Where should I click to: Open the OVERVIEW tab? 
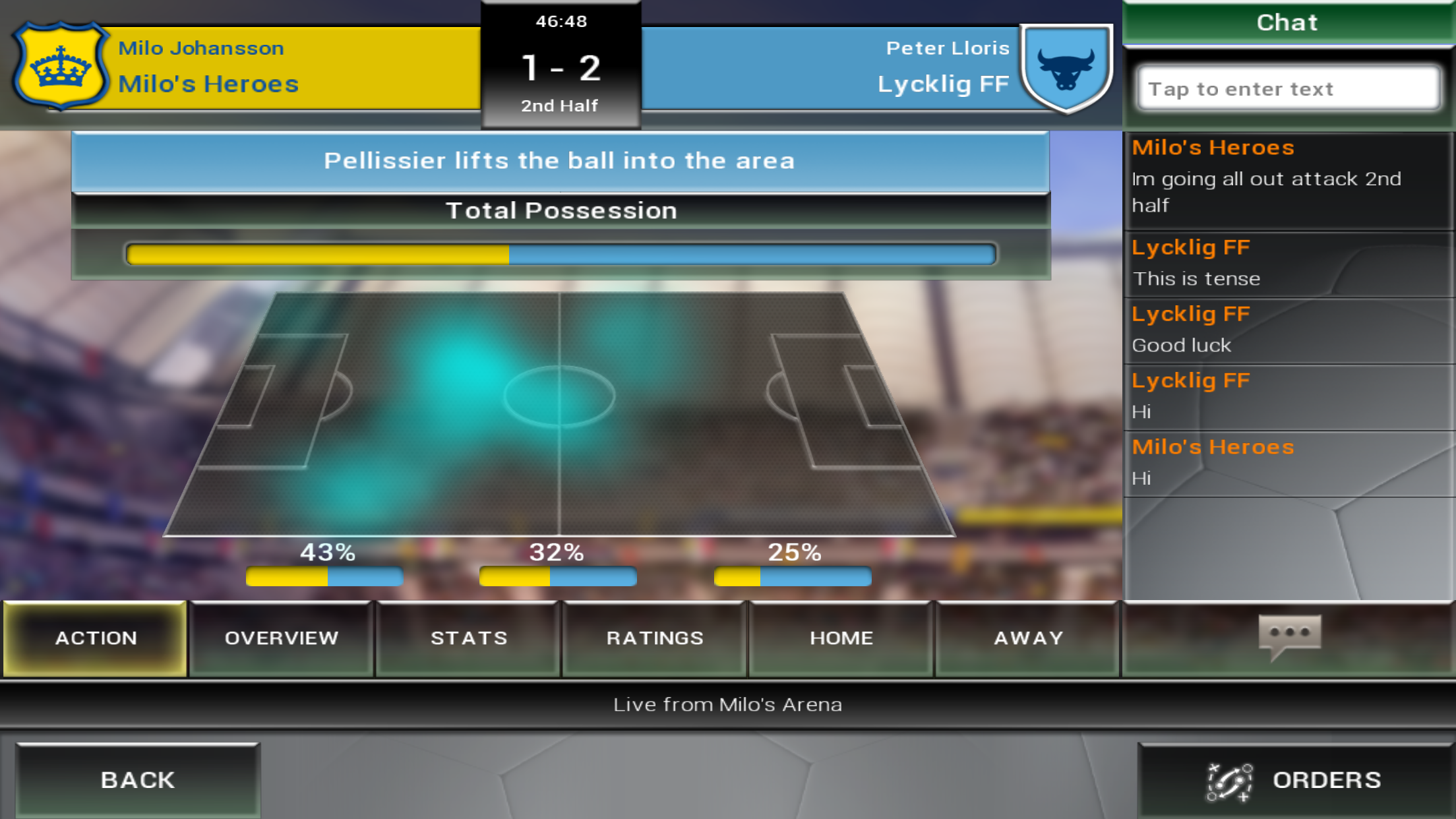pyautogui.click(x=282, y=638)
